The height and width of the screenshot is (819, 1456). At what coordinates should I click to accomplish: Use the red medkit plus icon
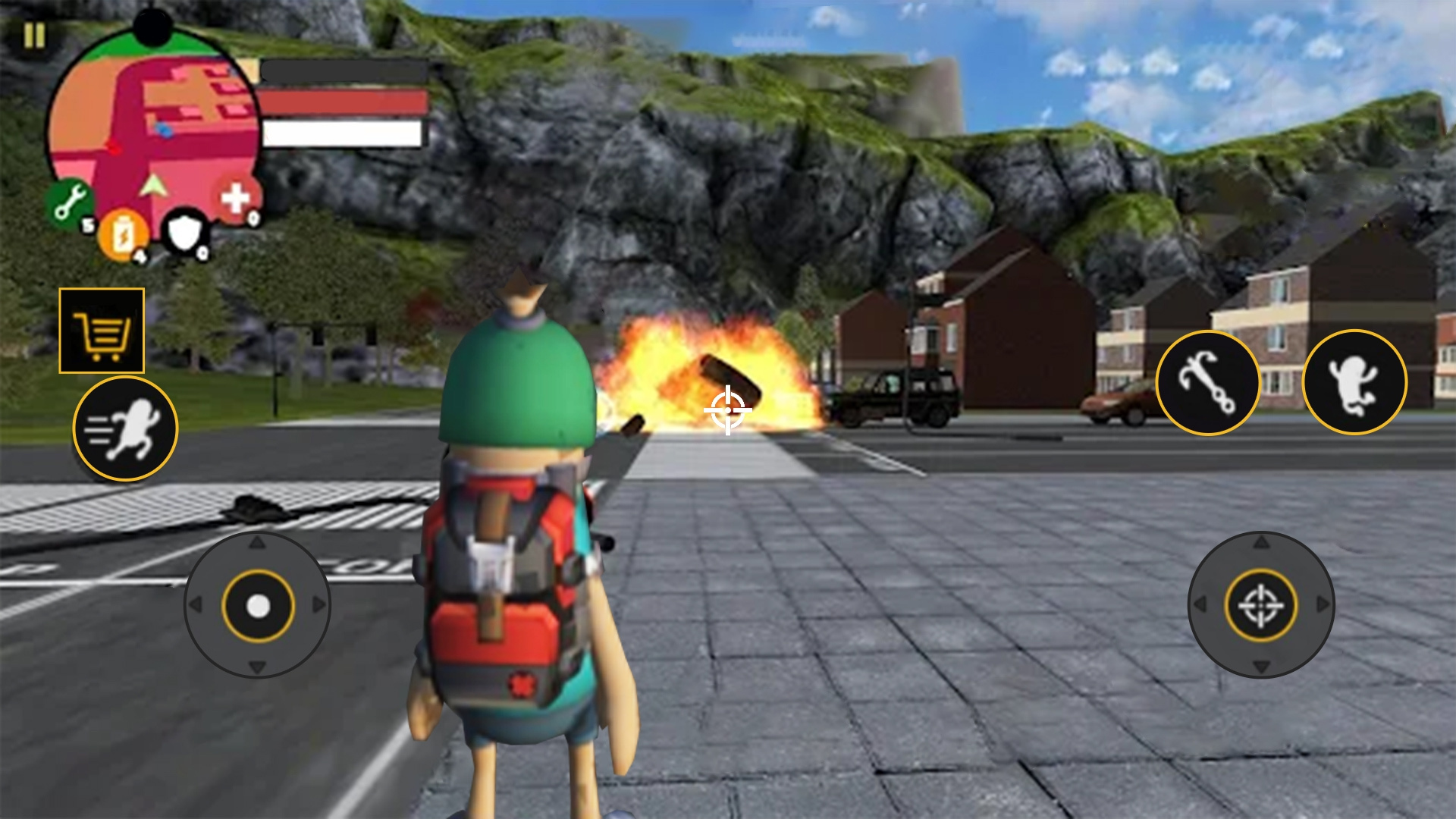tap(237, 199)
